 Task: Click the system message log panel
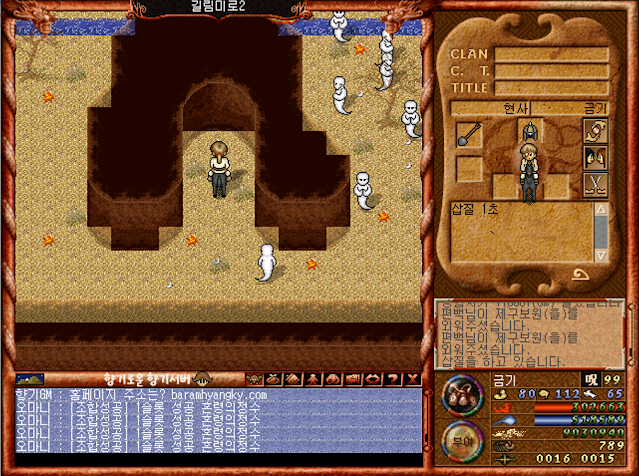[x=528, y=334]
